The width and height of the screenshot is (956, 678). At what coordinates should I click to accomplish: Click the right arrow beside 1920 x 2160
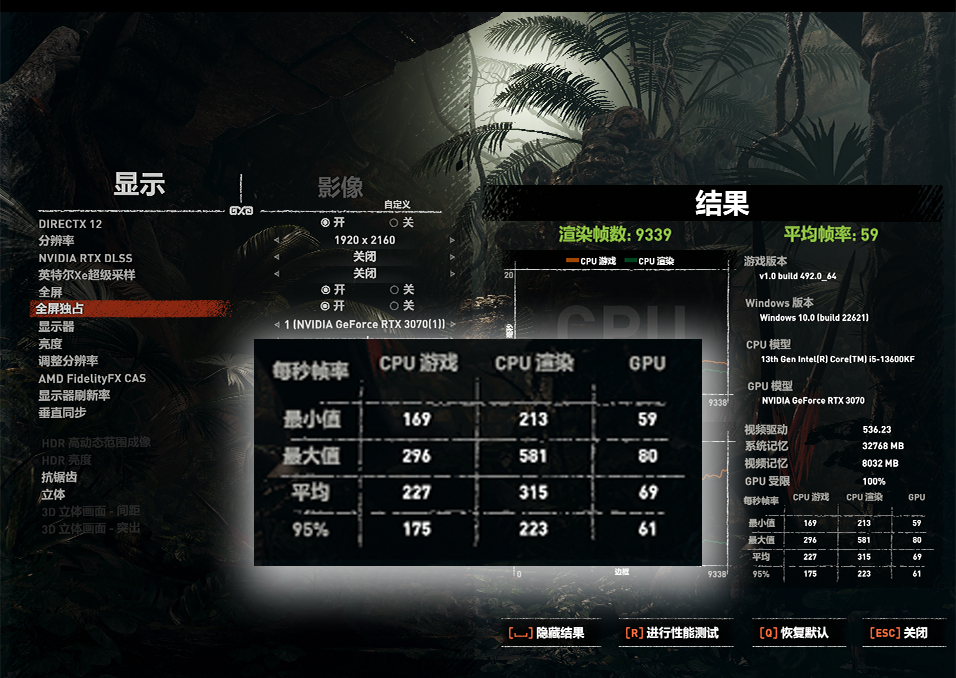(451, 240)
